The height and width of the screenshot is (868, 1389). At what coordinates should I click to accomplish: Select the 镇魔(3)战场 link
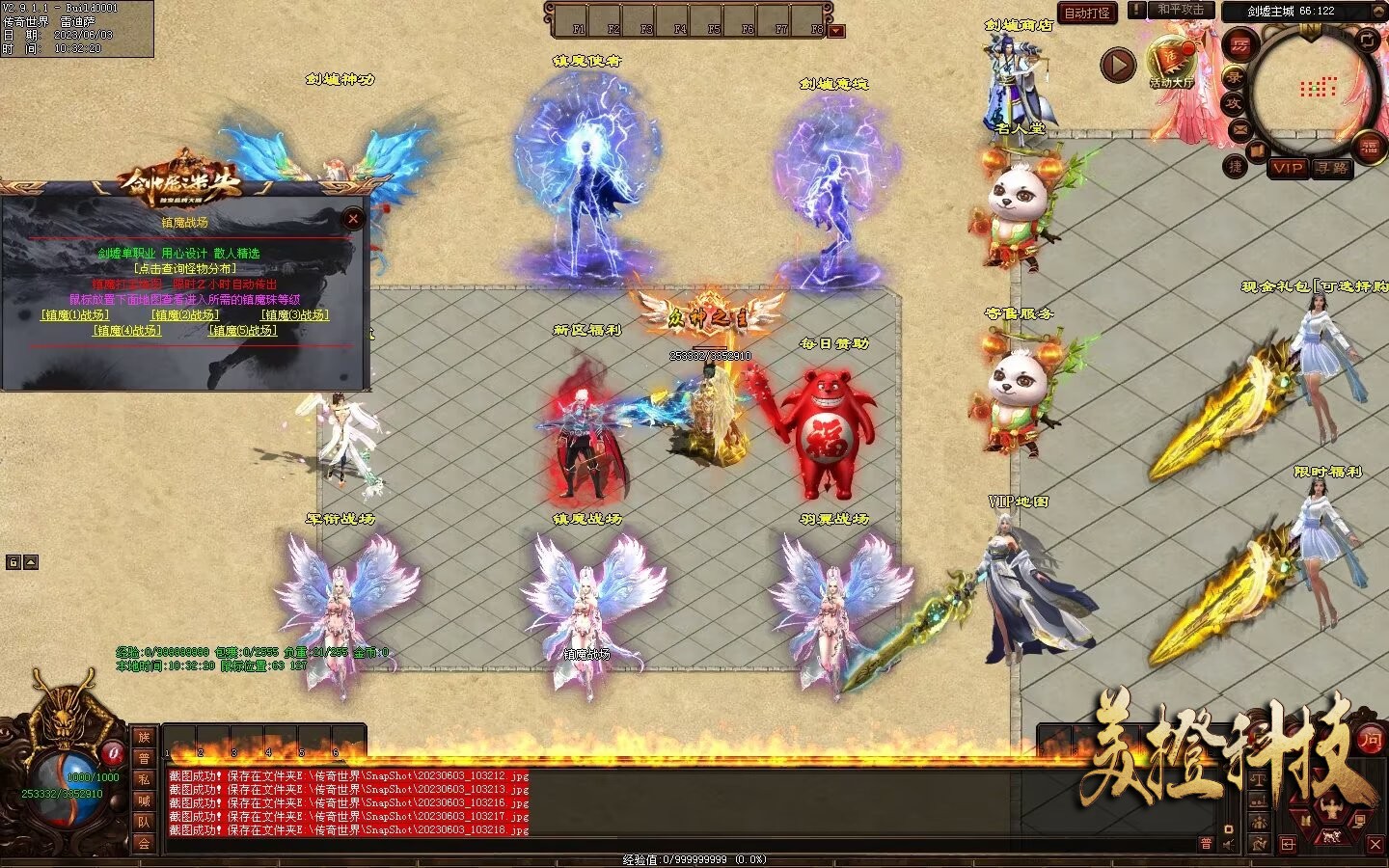295,315
